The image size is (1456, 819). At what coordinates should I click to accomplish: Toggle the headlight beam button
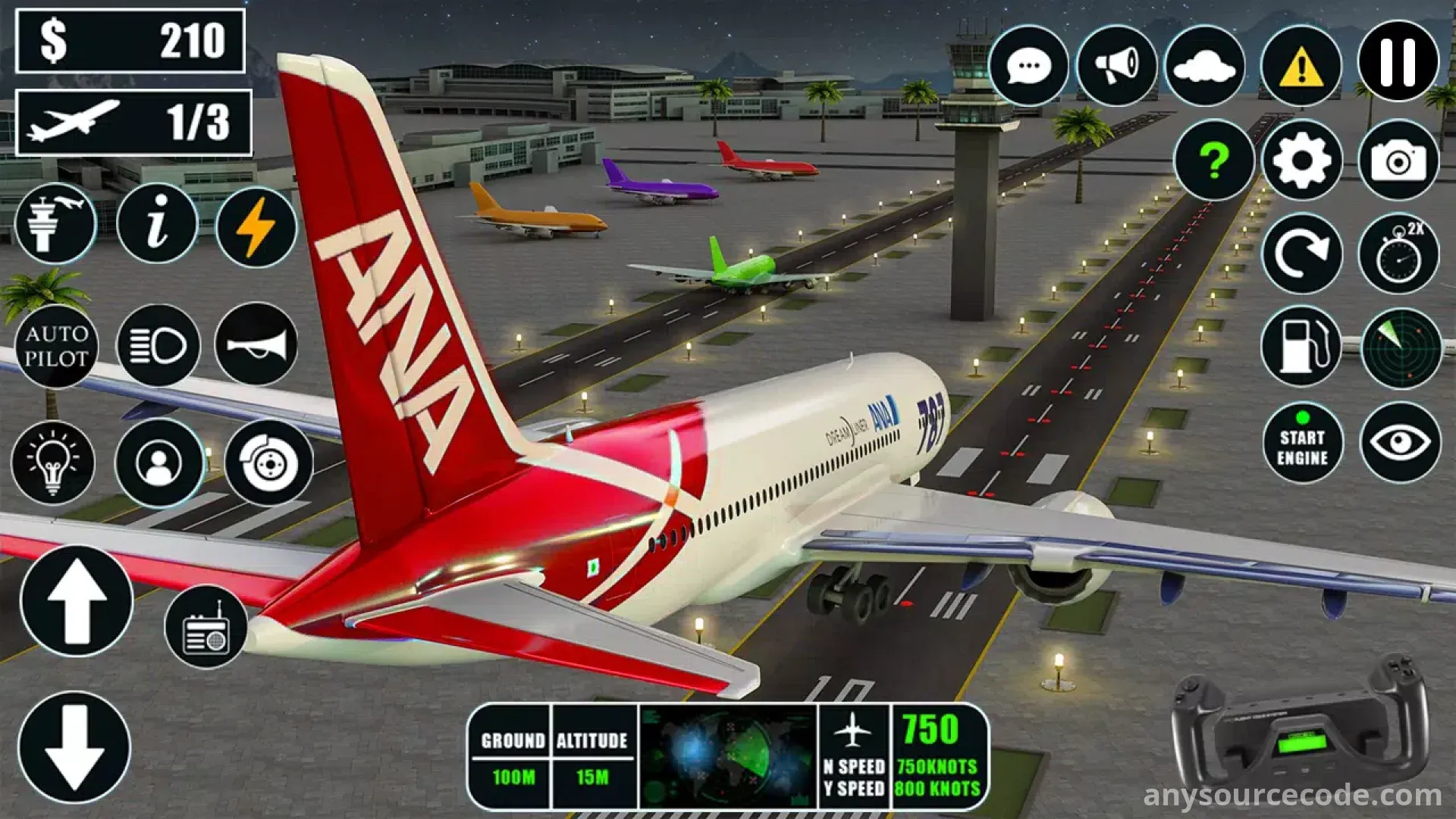pos(158,346)
